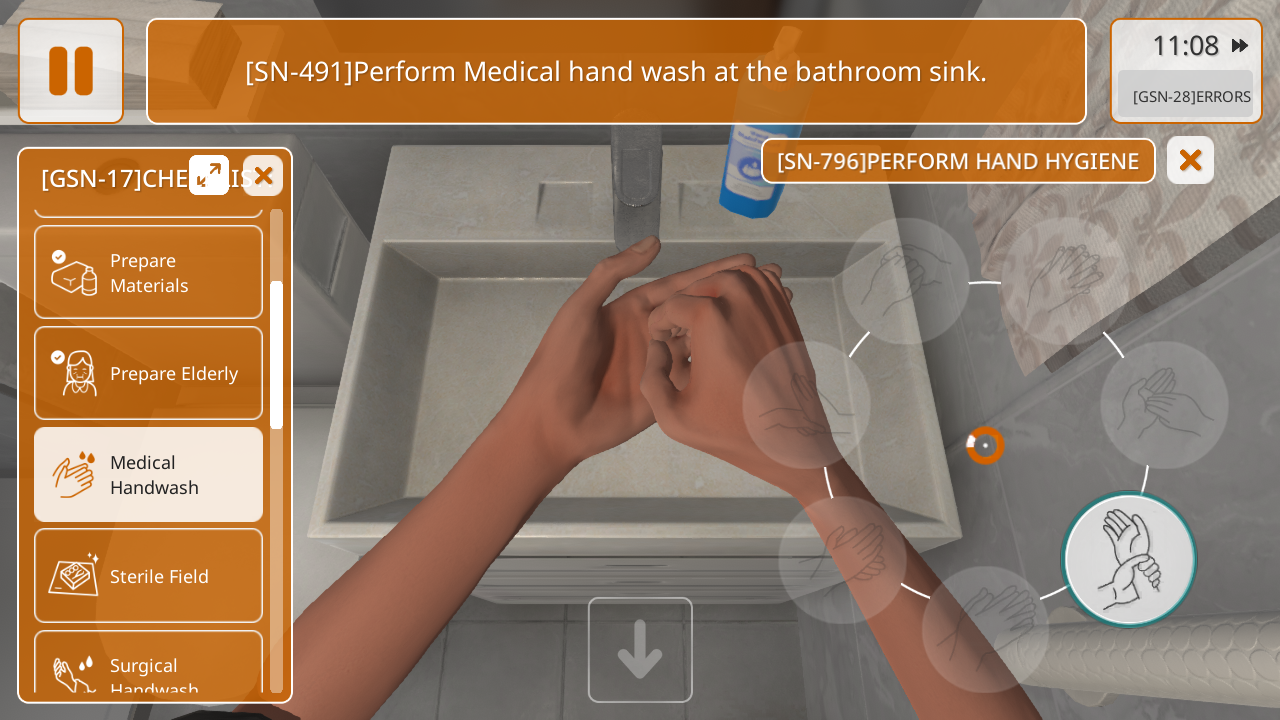Viewport: 1280px width, 720px height.
Task: Select Prepare Elderly checklist item
Action: (x=148, y=373)
